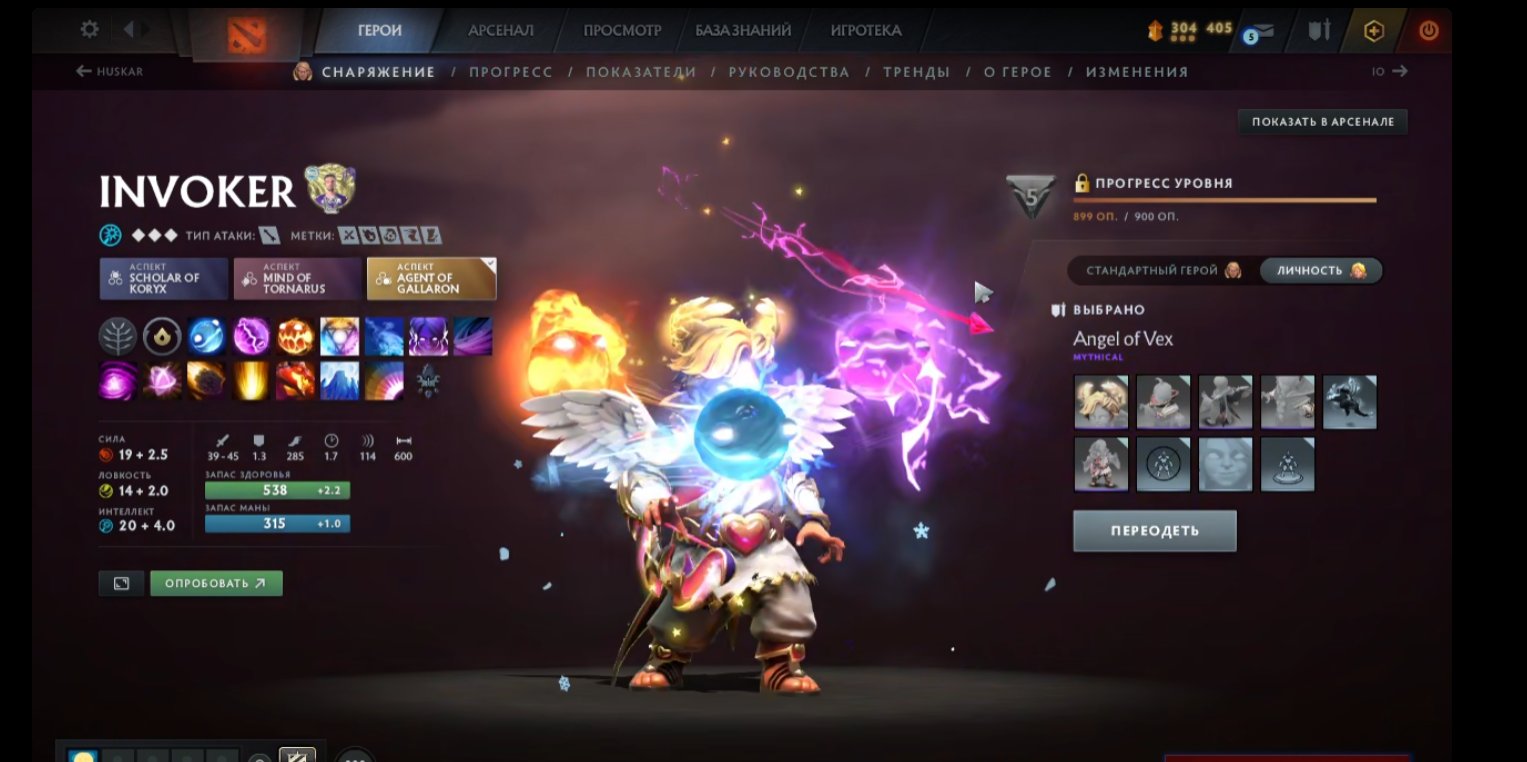Select the Scholar of Koryx aspect
Image resolution: width=1527 pixels, height=762 pixels.
(x=163, y=276)
